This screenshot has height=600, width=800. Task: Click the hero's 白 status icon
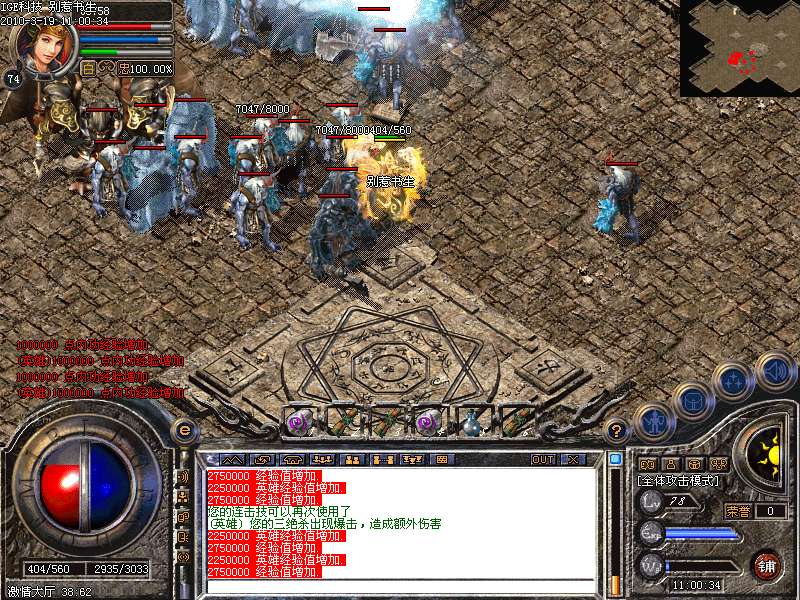pyautogui.click(x=88, y=69)
